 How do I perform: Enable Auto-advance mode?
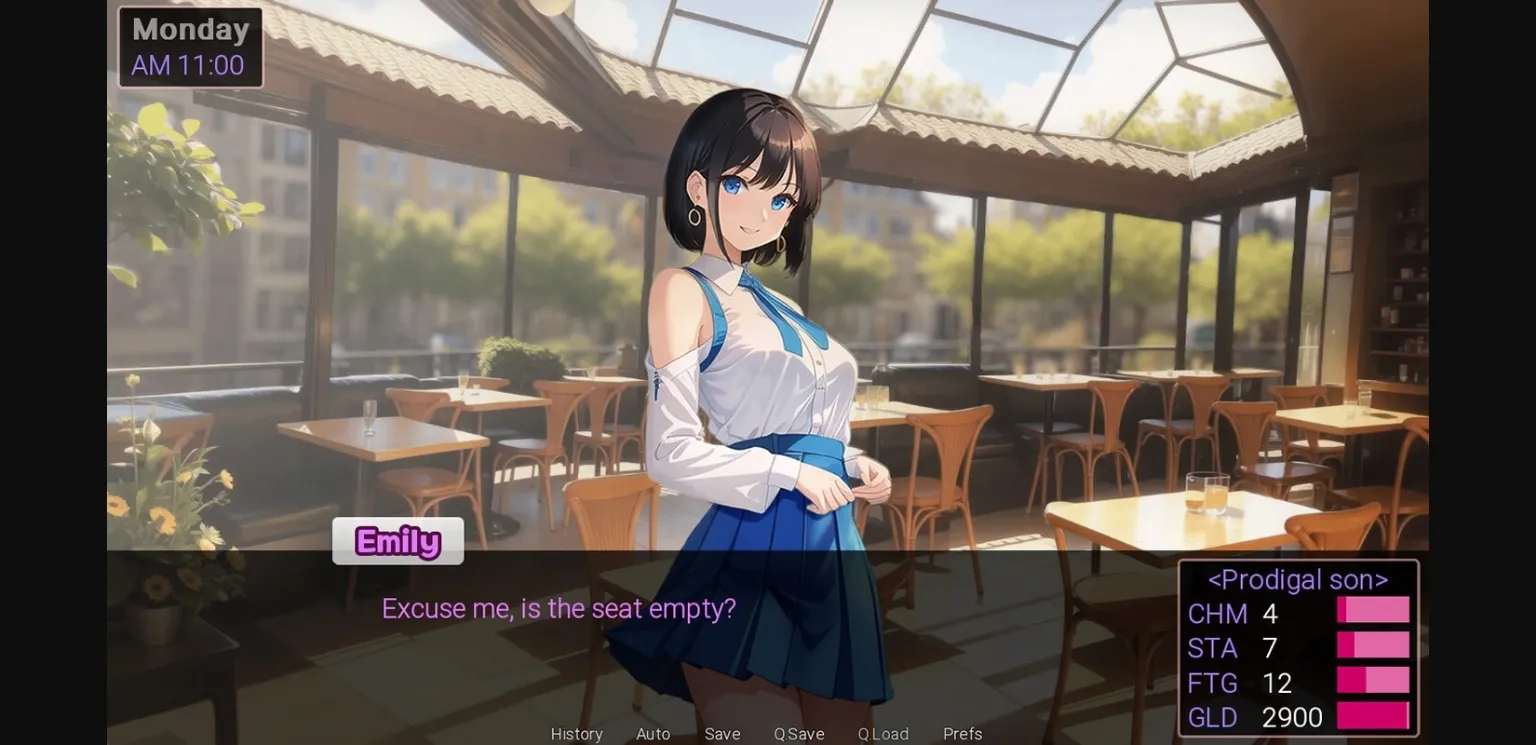[x=653, y=733]
